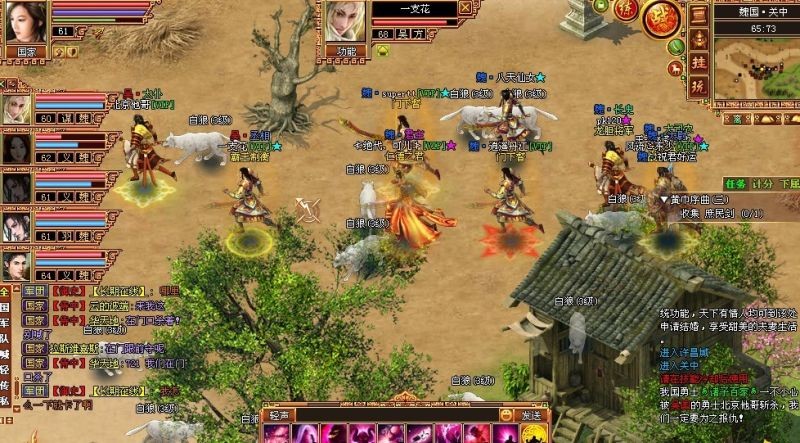Image resolution: width=800 pixels, height=443 pixels.
Task: Open the 功能 menu under target portrait
Action: pyautogui.click(x=347, y=50)
